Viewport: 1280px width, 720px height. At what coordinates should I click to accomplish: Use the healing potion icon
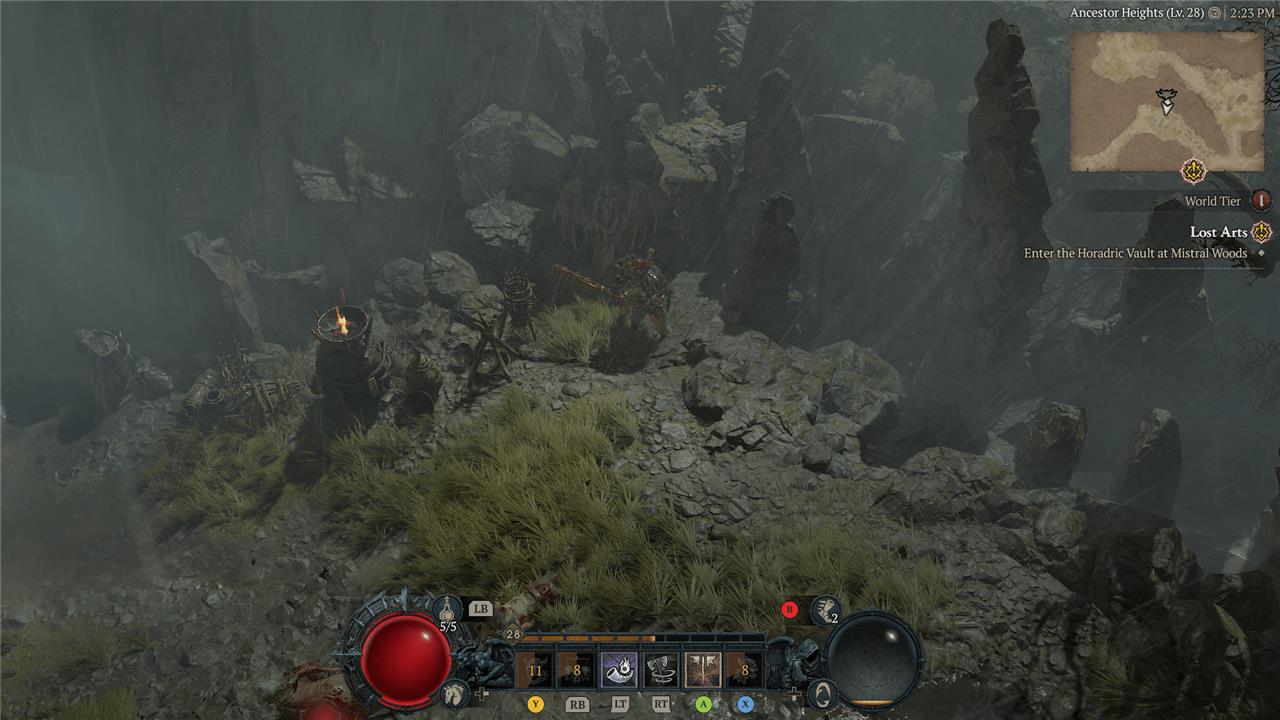point(447,609)
